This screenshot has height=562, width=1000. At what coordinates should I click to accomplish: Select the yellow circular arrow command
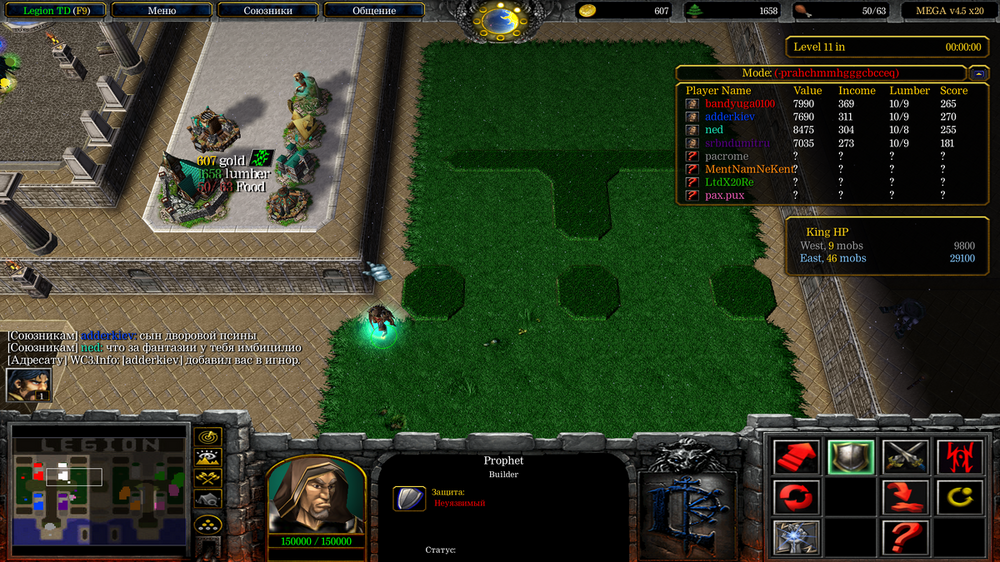click(957, 496)
